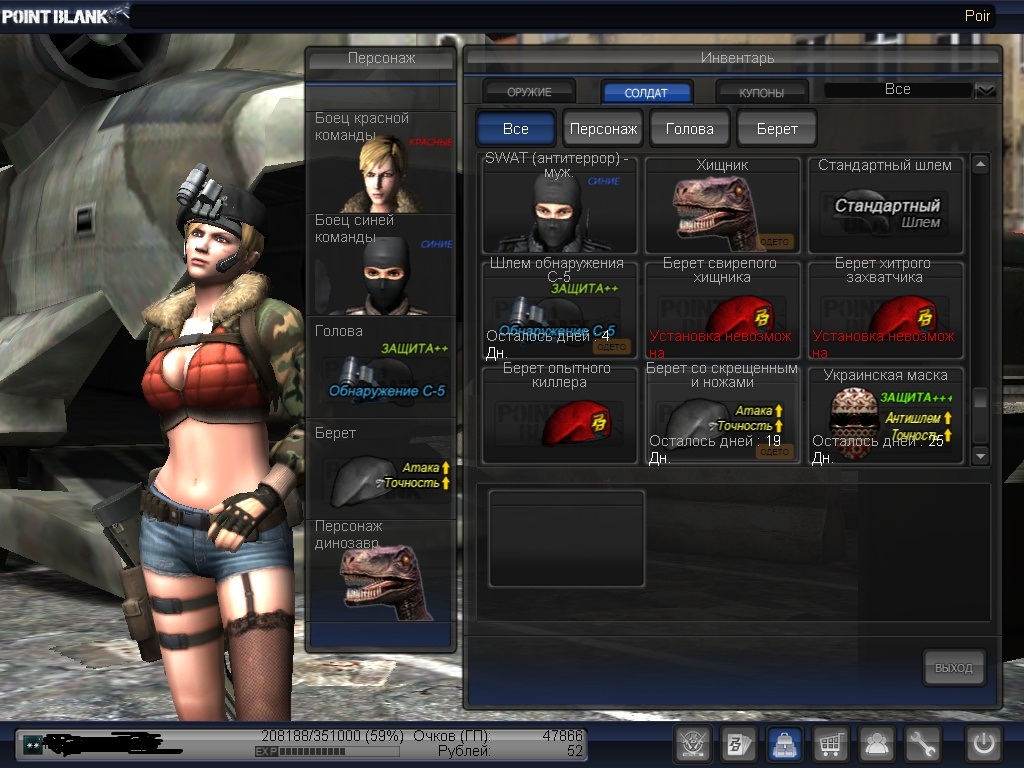Choose the Берет опытного киллера item
The width and height of the screenshot is (1024, 768).
coord(559,415)
